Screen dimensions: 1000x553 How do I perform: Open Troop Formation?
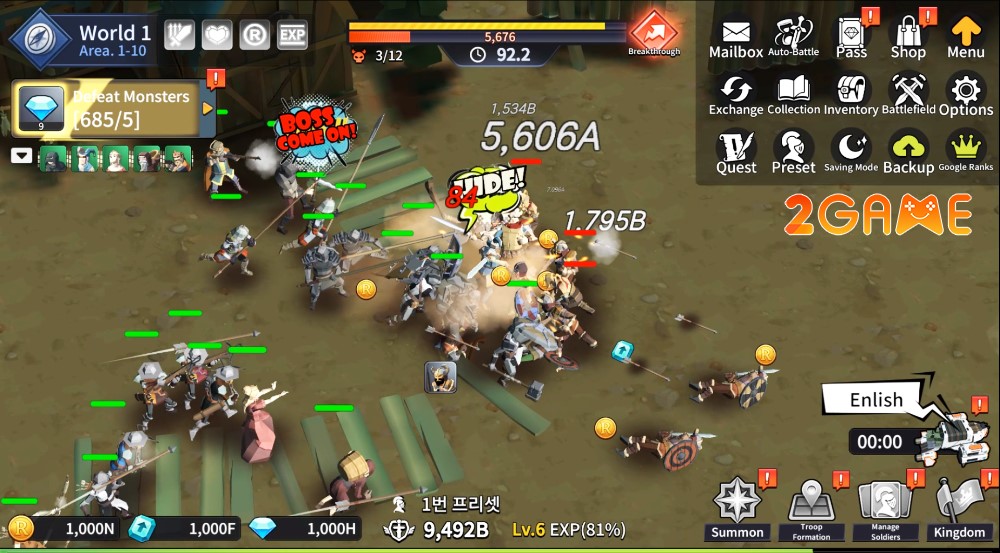click(811, 507)
